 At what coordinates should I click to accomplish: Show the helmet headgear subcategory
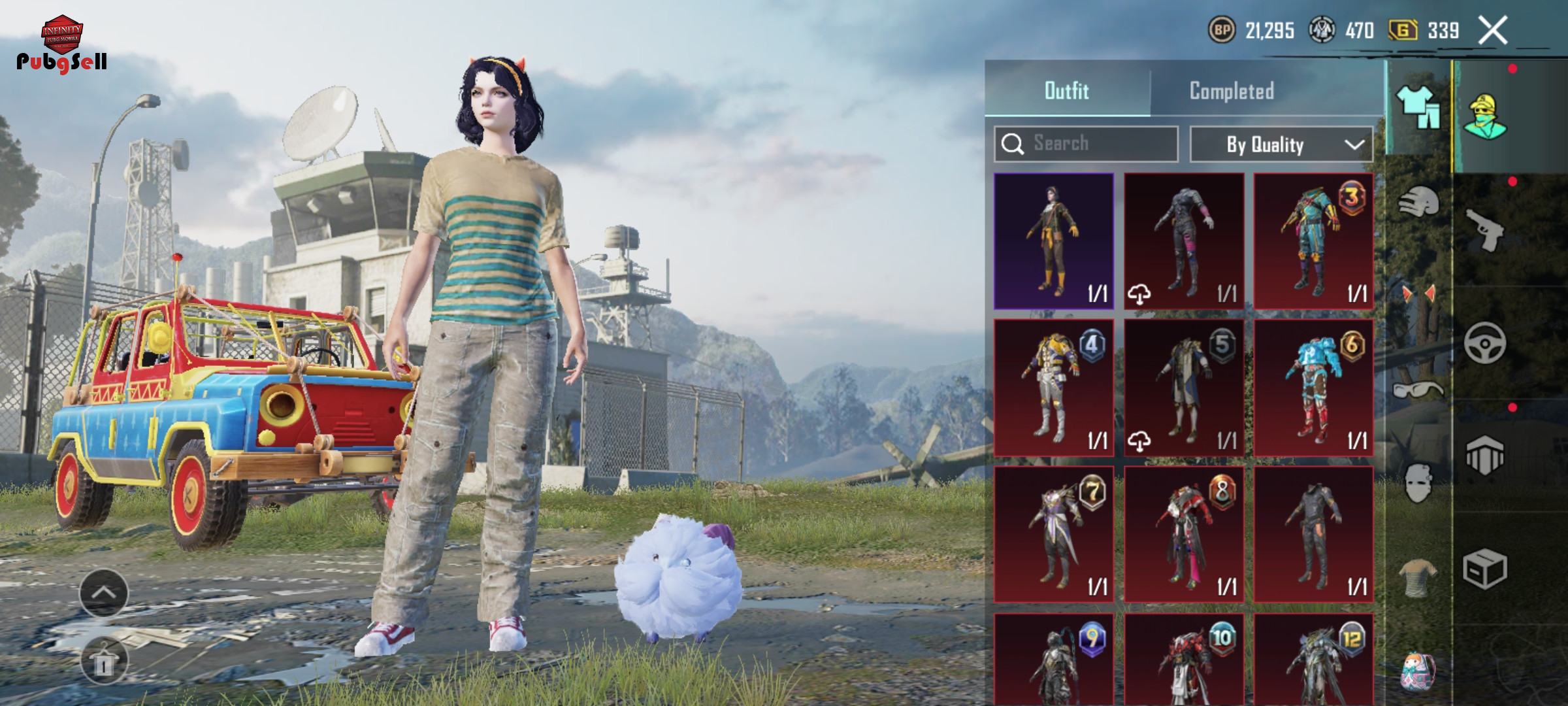[1418, 202]
